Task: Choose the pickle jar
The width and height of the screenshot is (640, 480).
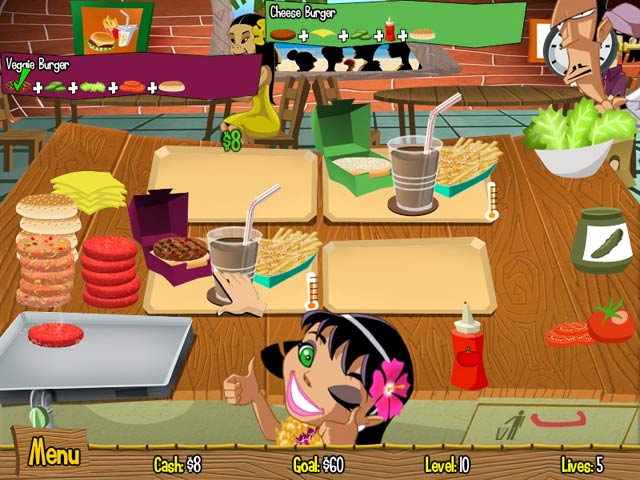Action: (x=603, y=242)
